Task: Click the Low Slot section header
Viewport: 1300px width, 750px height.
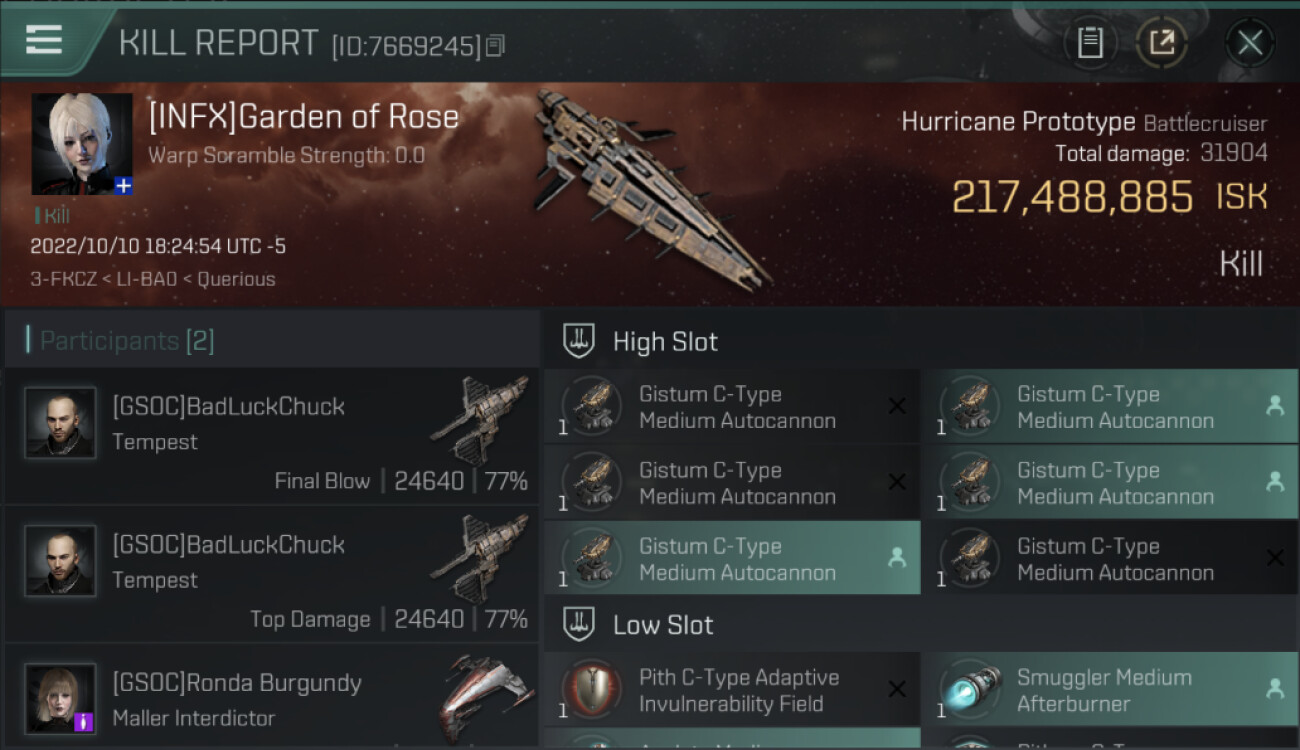Action: click(x=663, y=625)
